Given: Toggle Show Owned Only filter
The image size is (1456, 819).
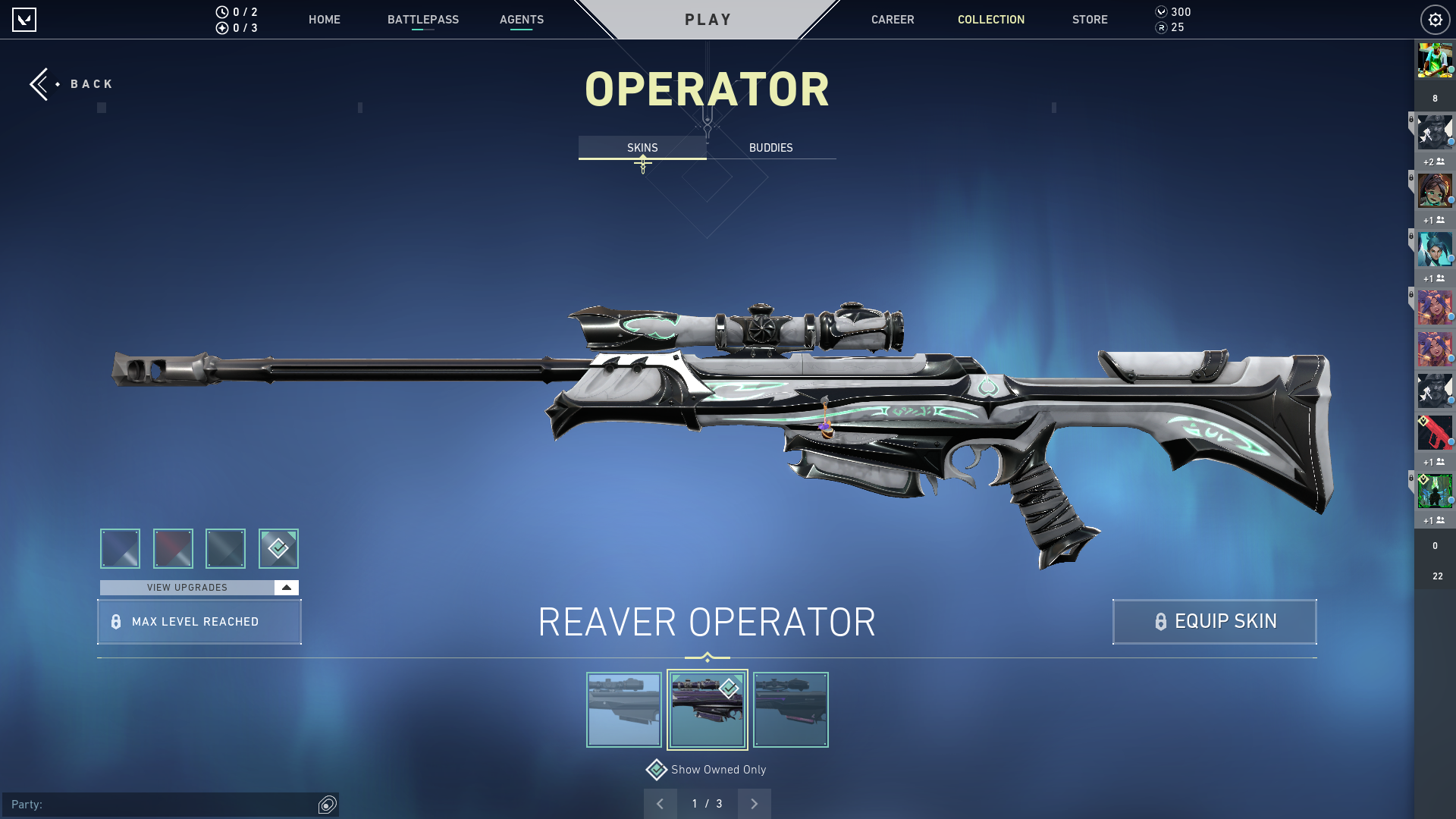Looking at the screenshot, I should [x=657, y=770].
